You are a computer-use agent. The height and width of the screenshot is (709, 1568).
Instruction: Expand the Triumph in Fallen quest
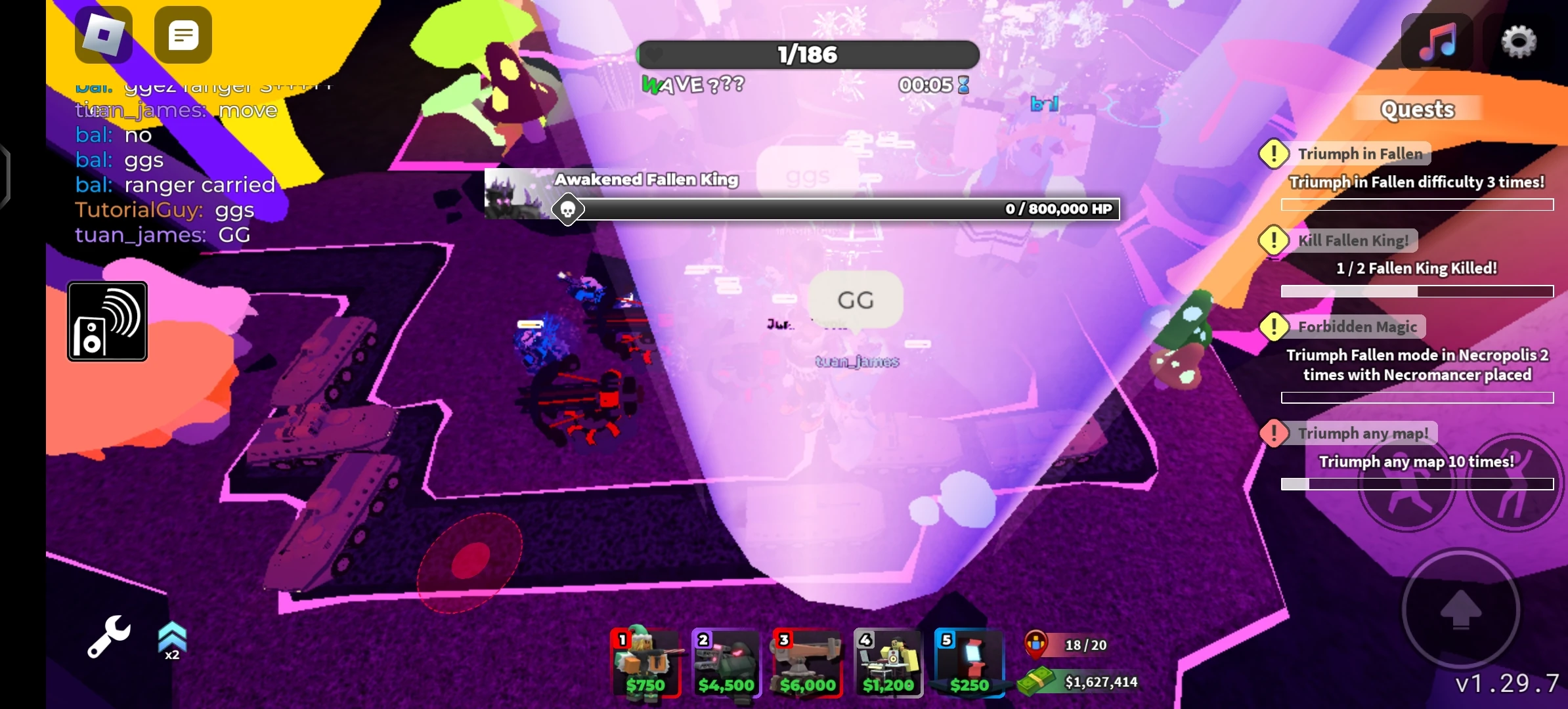(x=1362, y=153)
